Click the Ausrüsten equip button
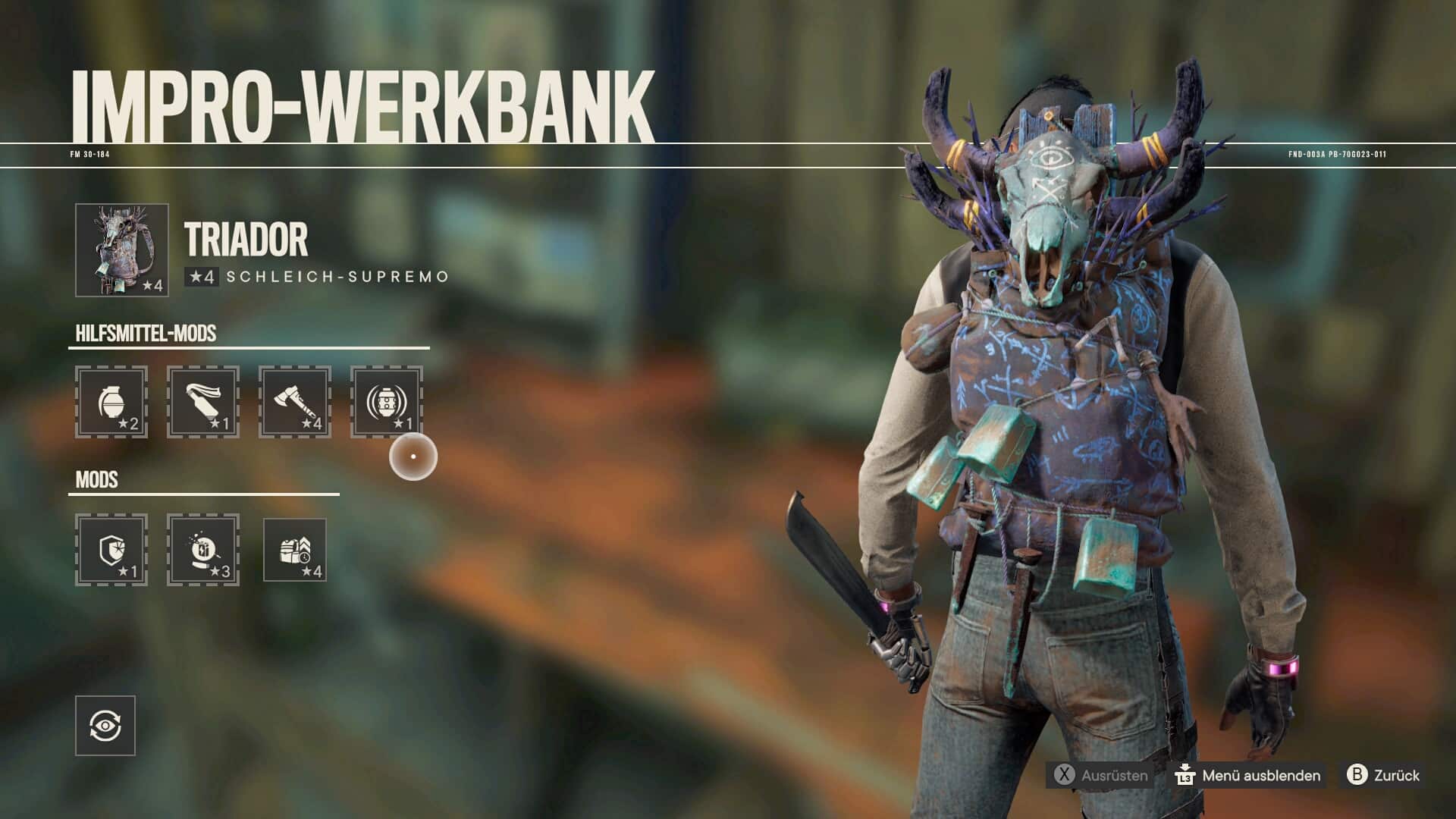This screenshot has height=819, width=1456. click(x=1100, y=775)
